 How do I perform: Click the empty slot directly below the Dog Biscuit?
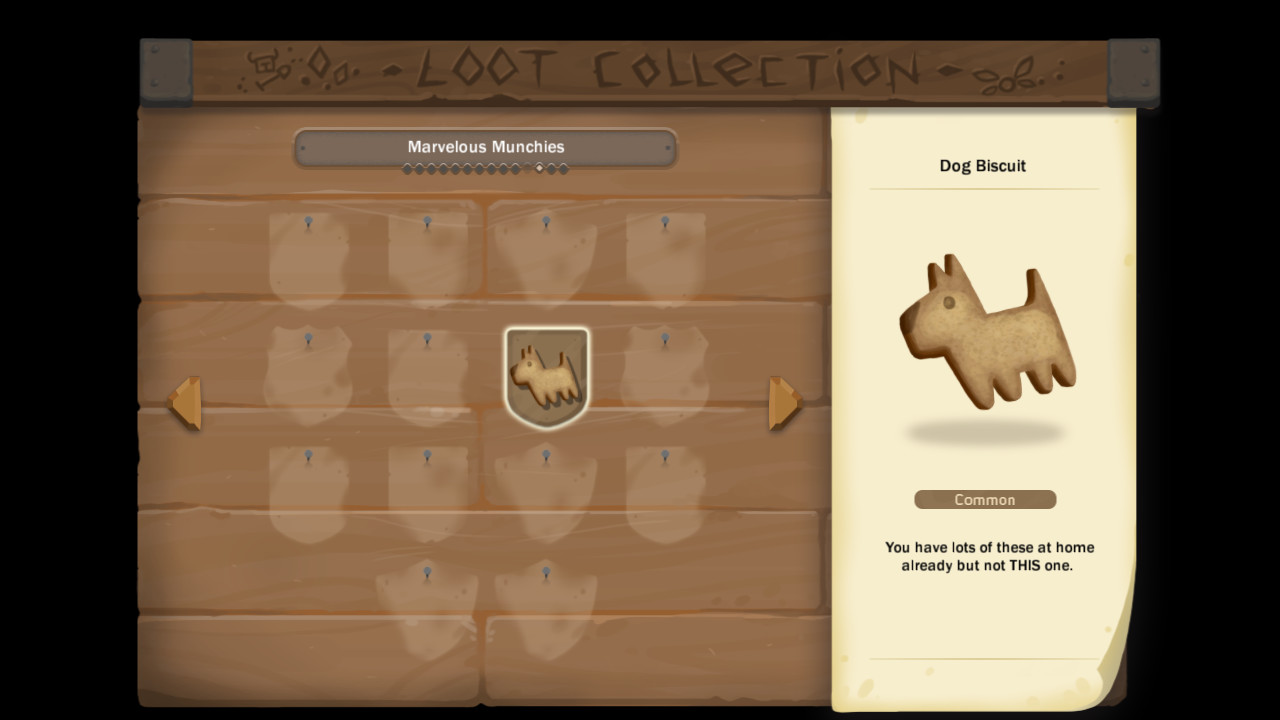coord(546,492)
